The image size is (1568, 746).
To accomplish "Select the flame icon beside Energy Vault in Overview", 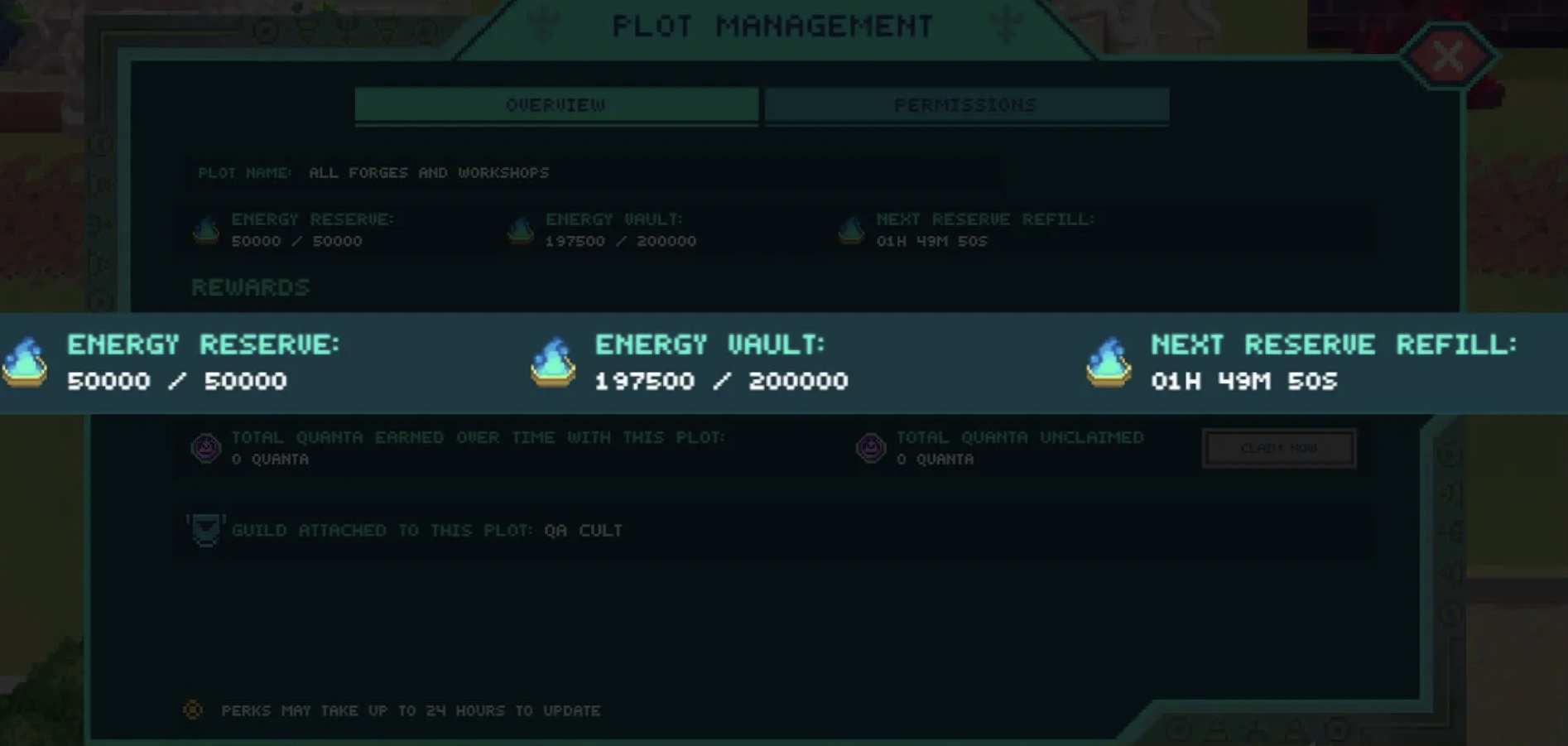I will pos(521,229).
